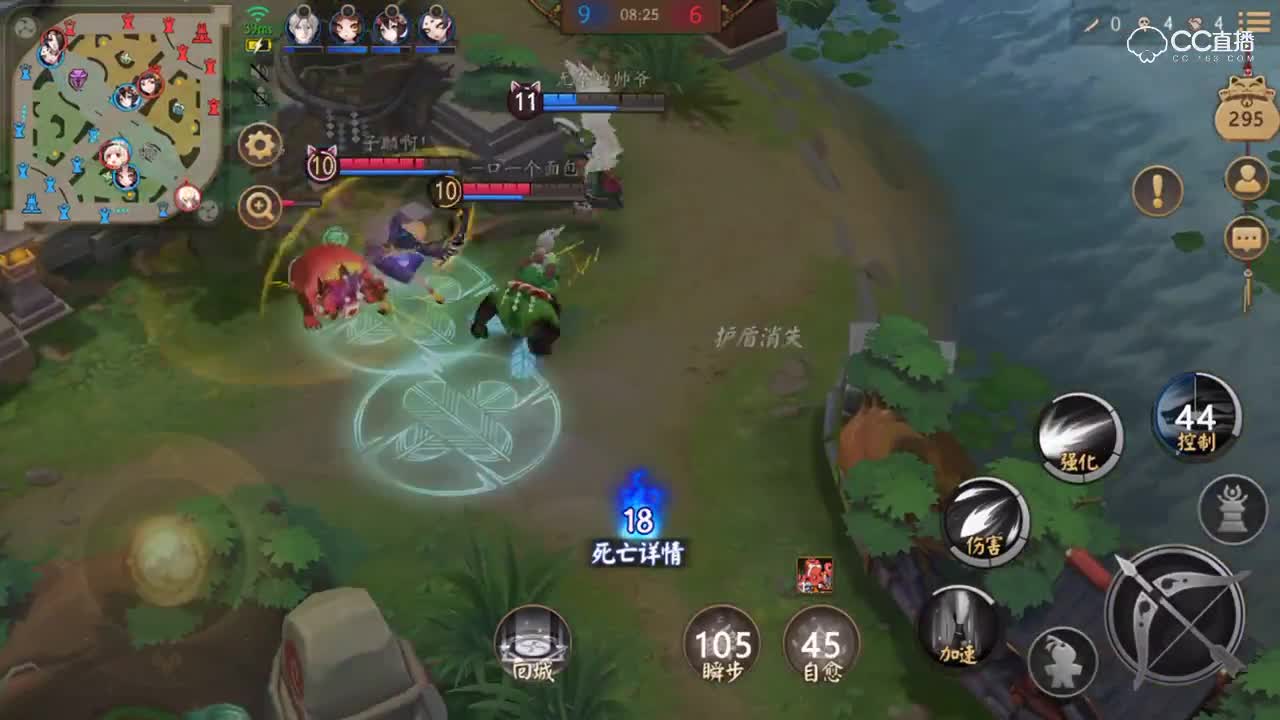Viewport: 1280px width, 720px height.
Task: Expand scoreboard via hamburger stats icon
Action: 1255,20
